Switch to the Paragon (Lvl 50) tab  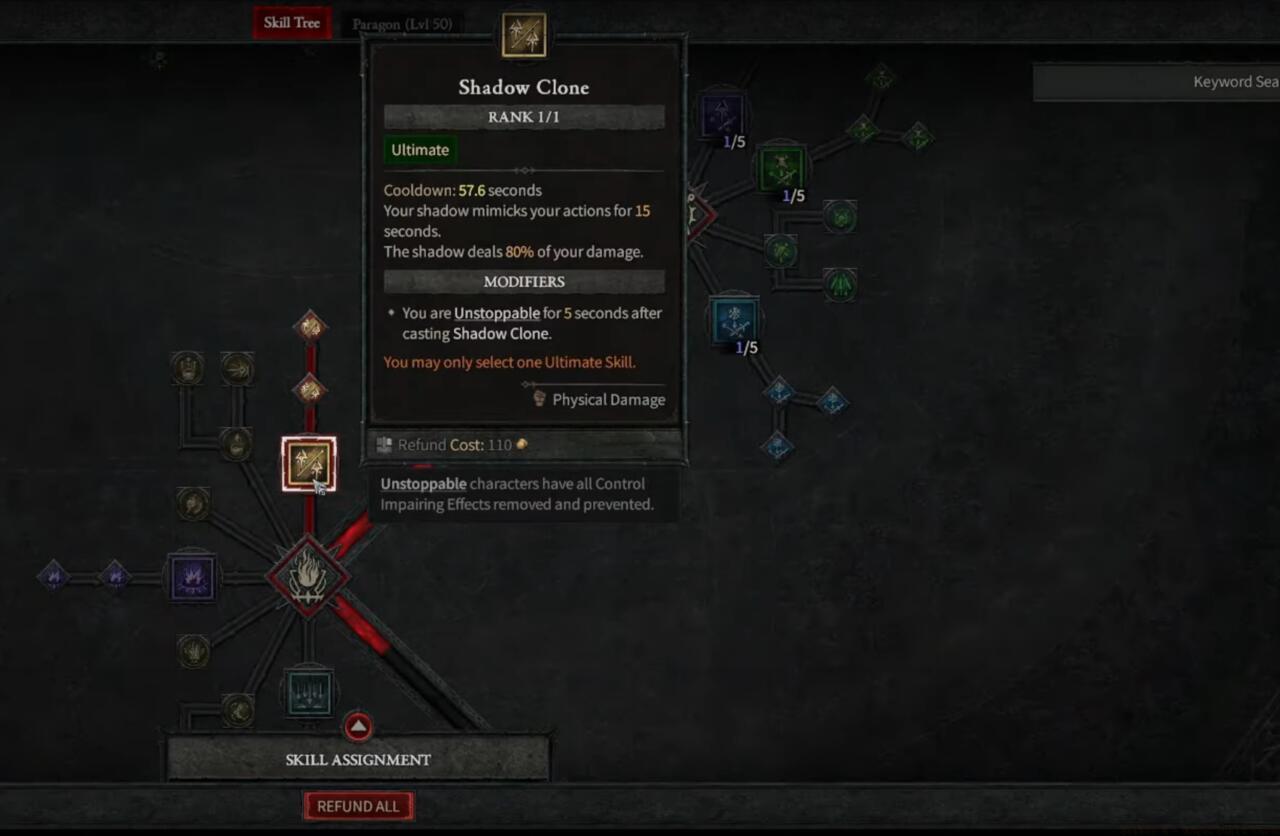pyautogui.click(x=404, y=22)
